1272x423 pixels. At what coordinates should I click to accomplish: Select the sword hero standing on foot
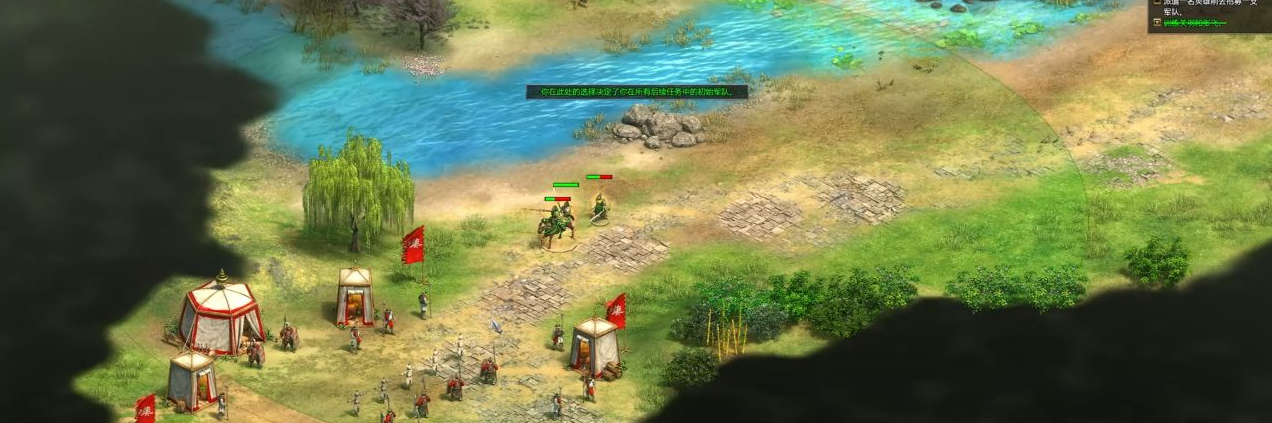point(600,207)
